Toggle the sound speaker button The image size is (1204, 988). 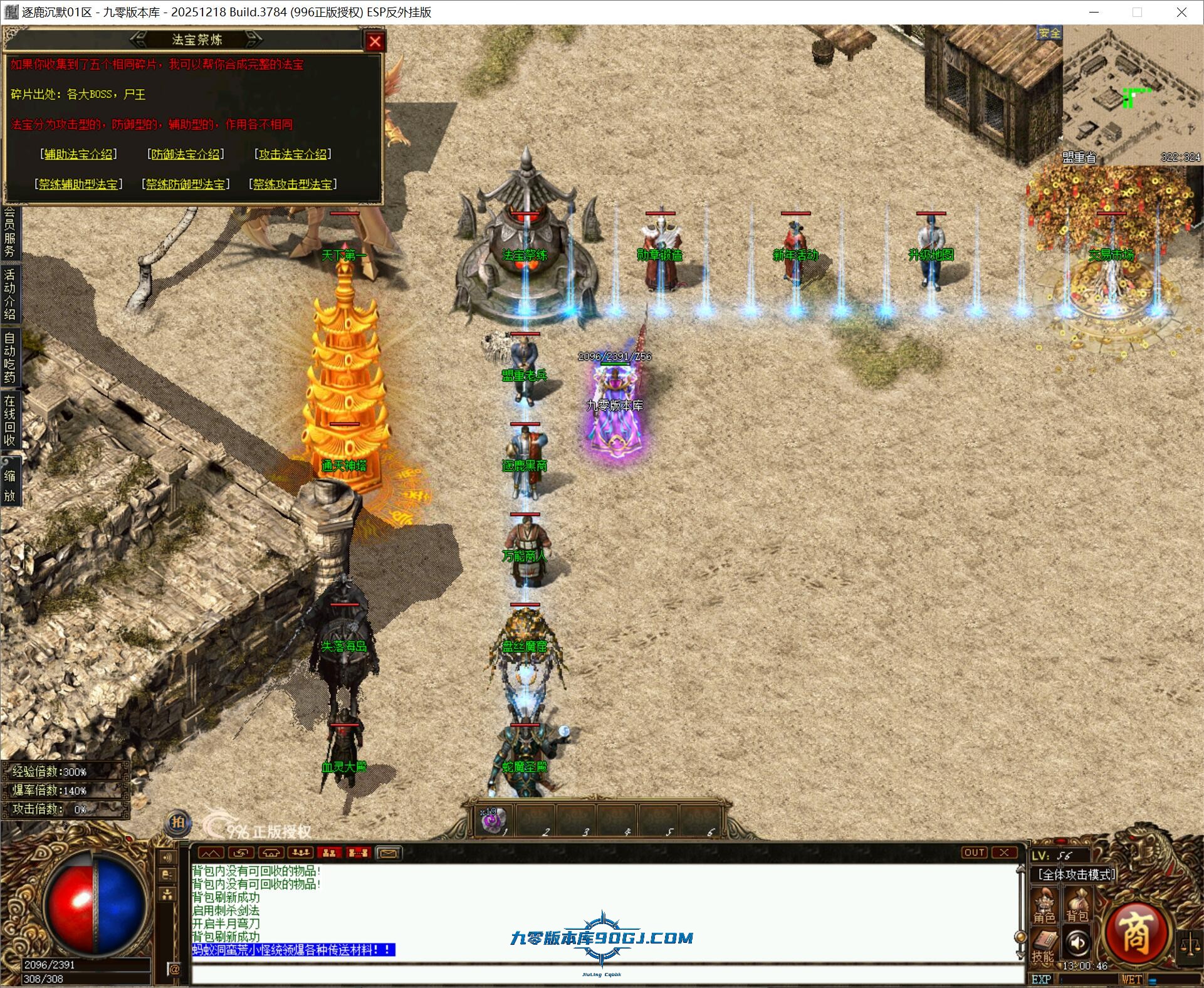(x=1077, y=942)
